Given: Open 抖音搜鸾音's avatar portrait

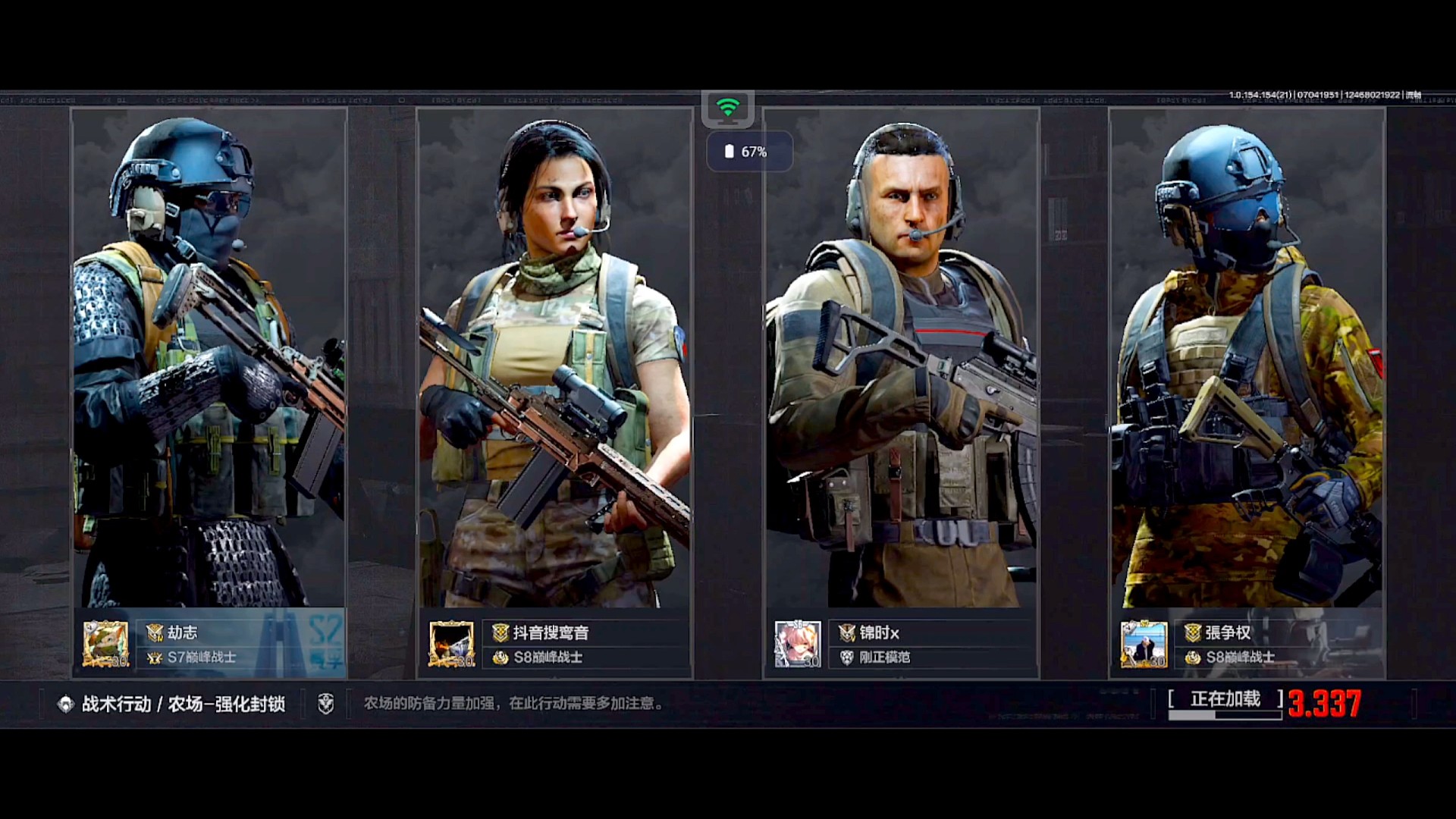Looking at the screenshot, I should 452,645.
